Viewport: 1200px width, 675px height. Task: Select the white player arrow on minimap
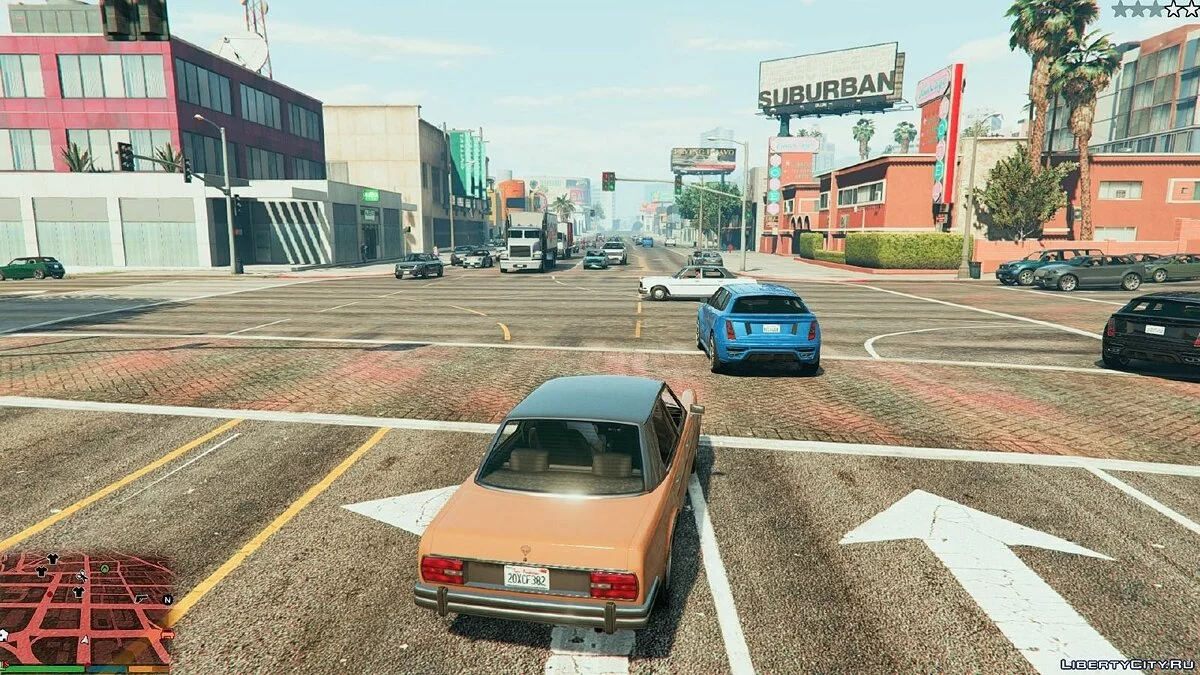click(85, 639)
